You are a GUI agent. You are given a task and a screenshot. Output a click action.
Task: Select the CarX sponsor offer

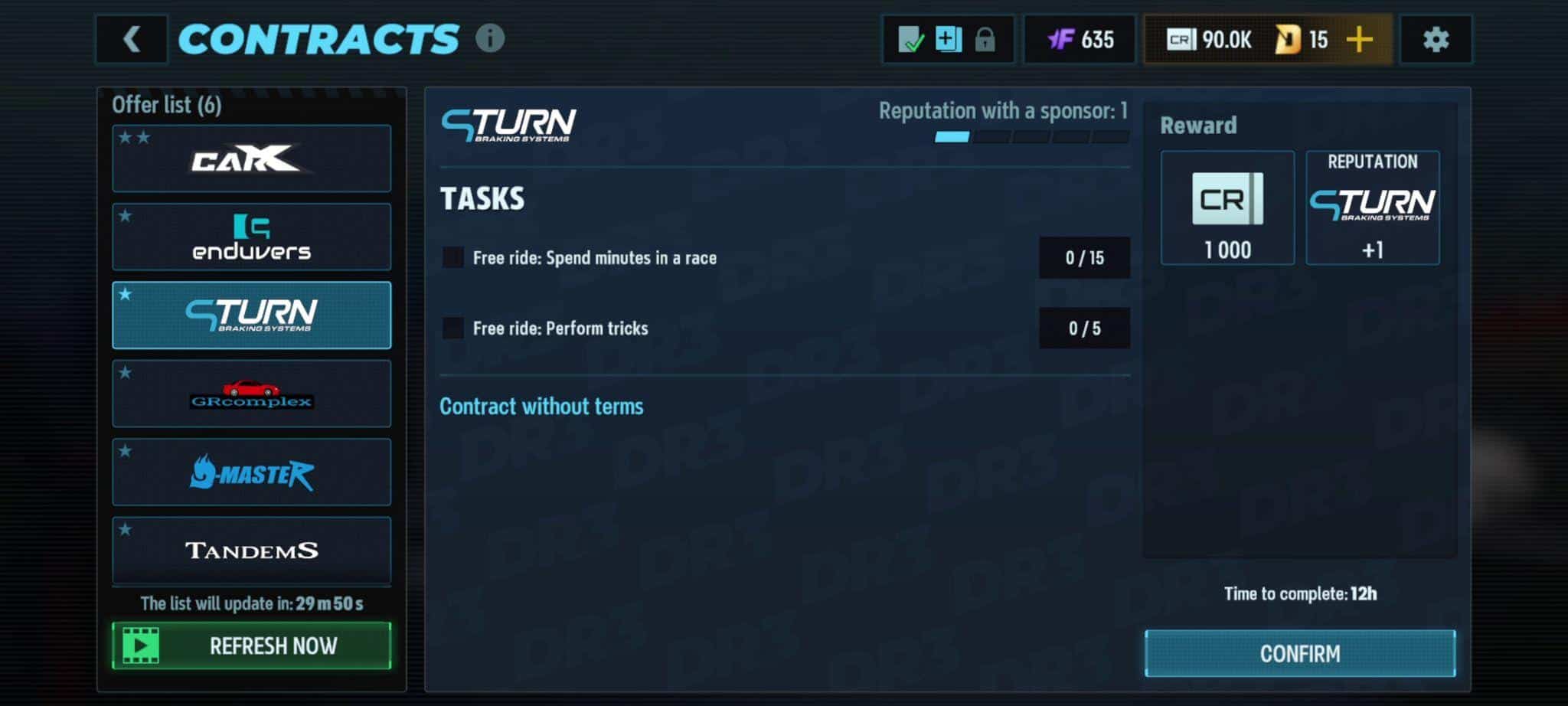251,159
